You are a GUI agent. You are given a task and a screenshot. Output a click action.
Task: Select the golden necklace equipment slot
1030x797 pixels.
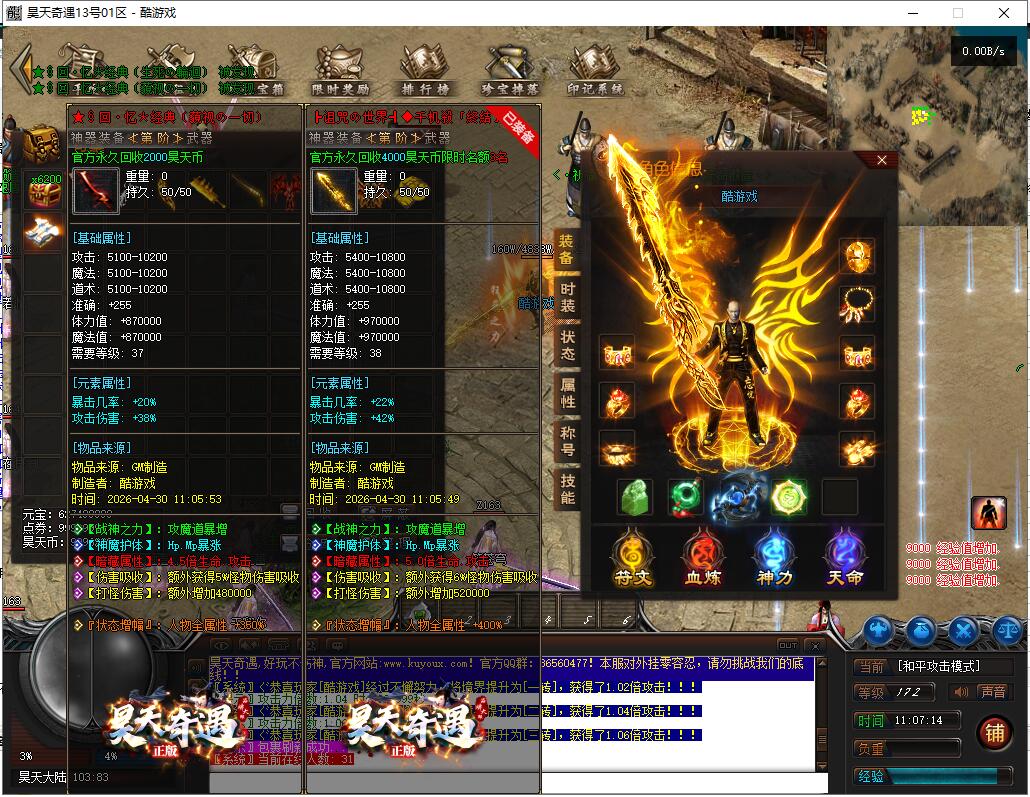click(857, 303)
